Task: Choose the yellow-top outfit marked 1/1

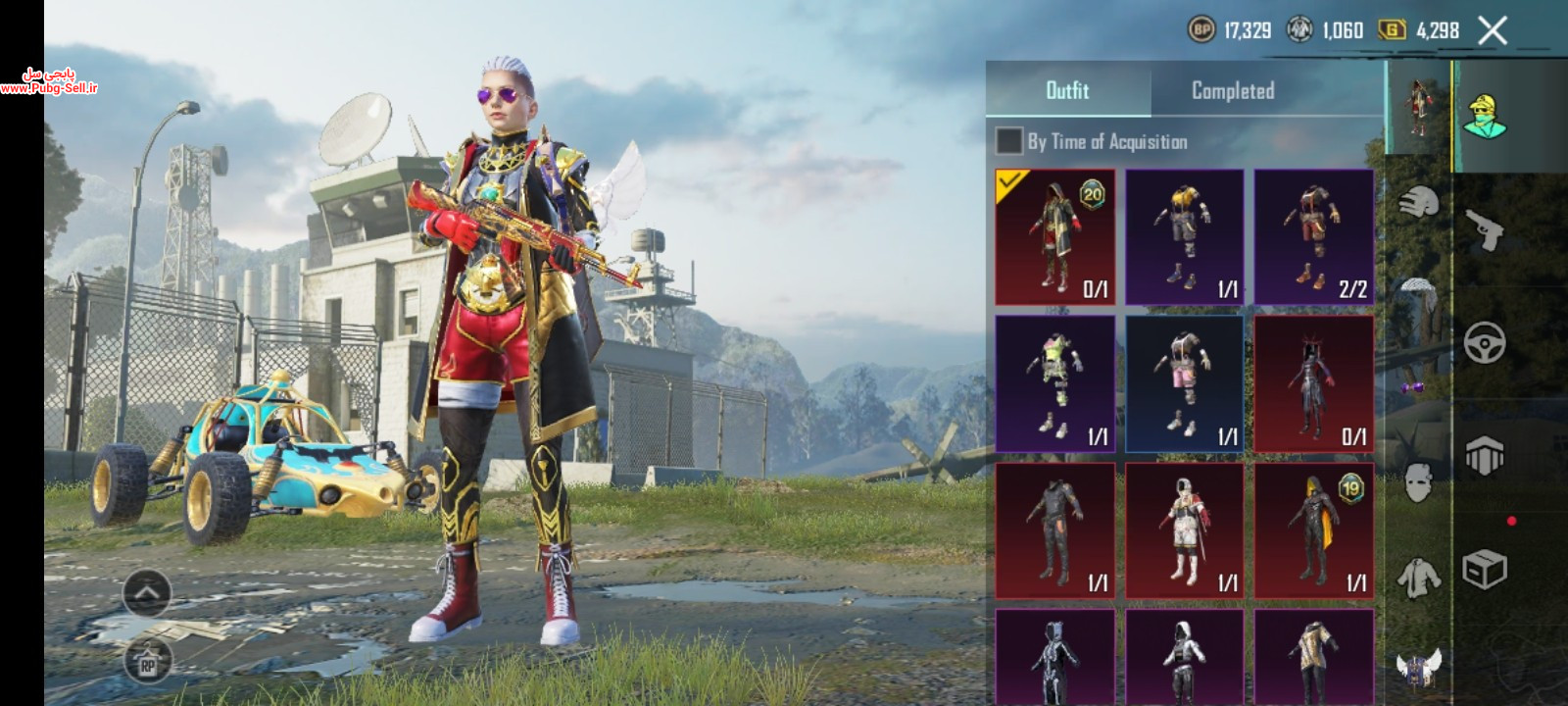Action: point(1184,237)
